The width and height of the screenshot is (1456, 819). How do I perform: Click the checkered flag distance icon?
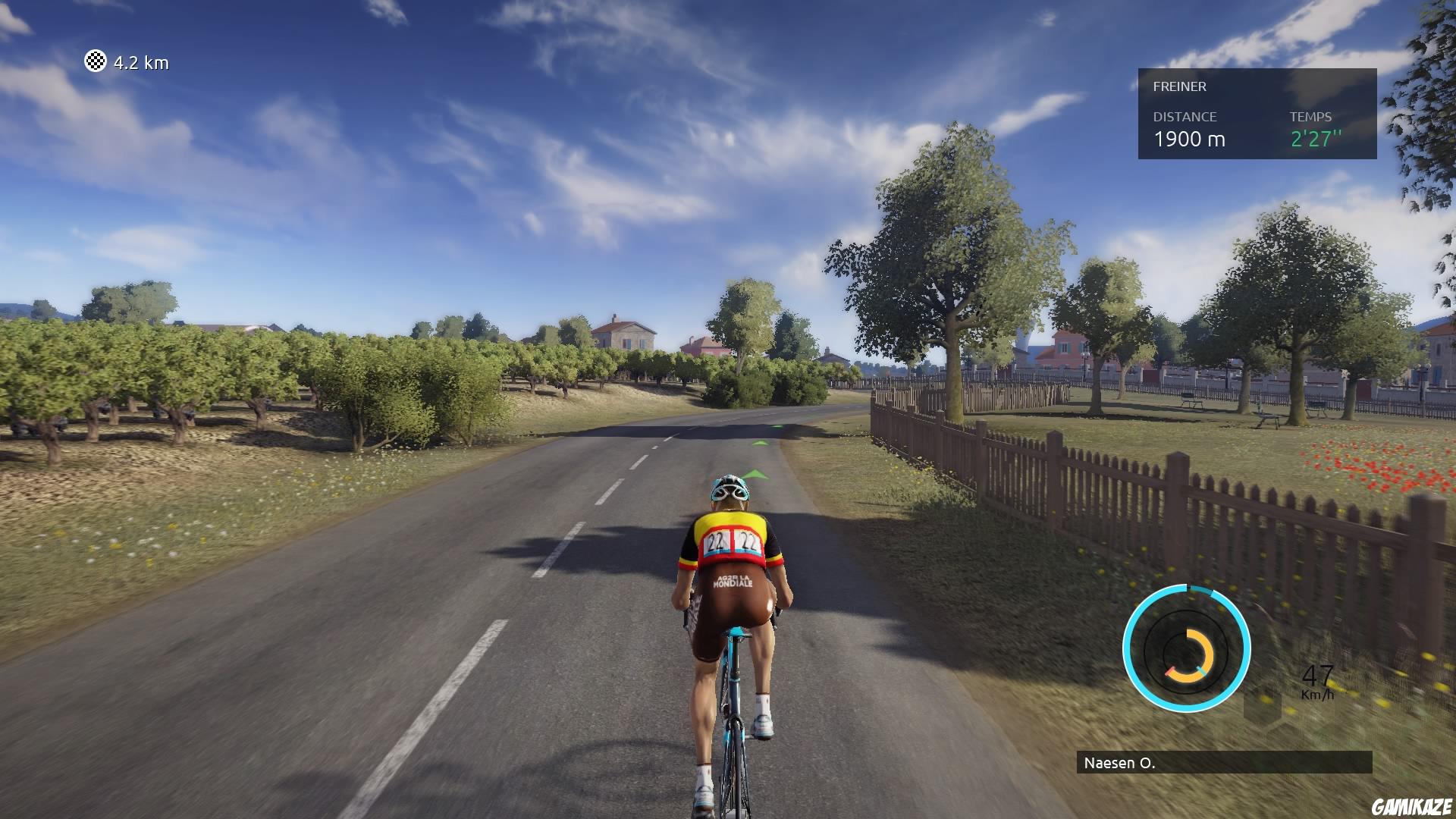pos(96,62)
